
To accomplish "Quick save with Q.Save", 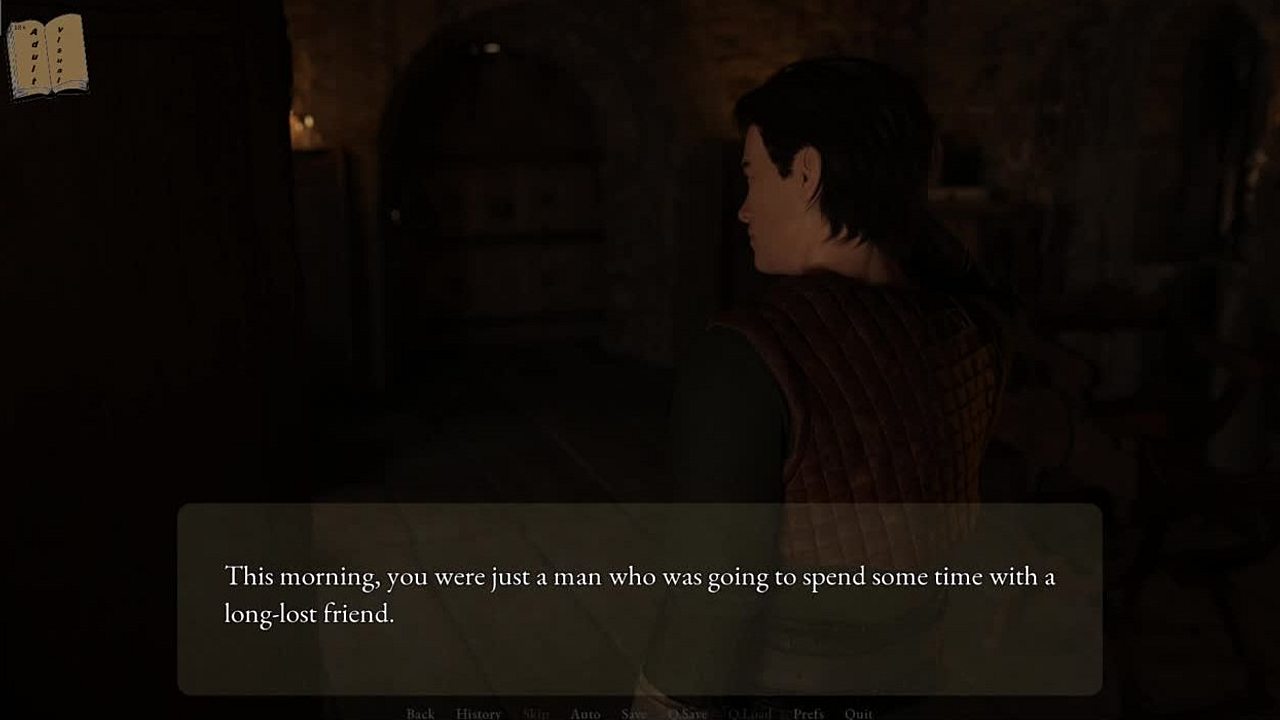I will (687, 713).
